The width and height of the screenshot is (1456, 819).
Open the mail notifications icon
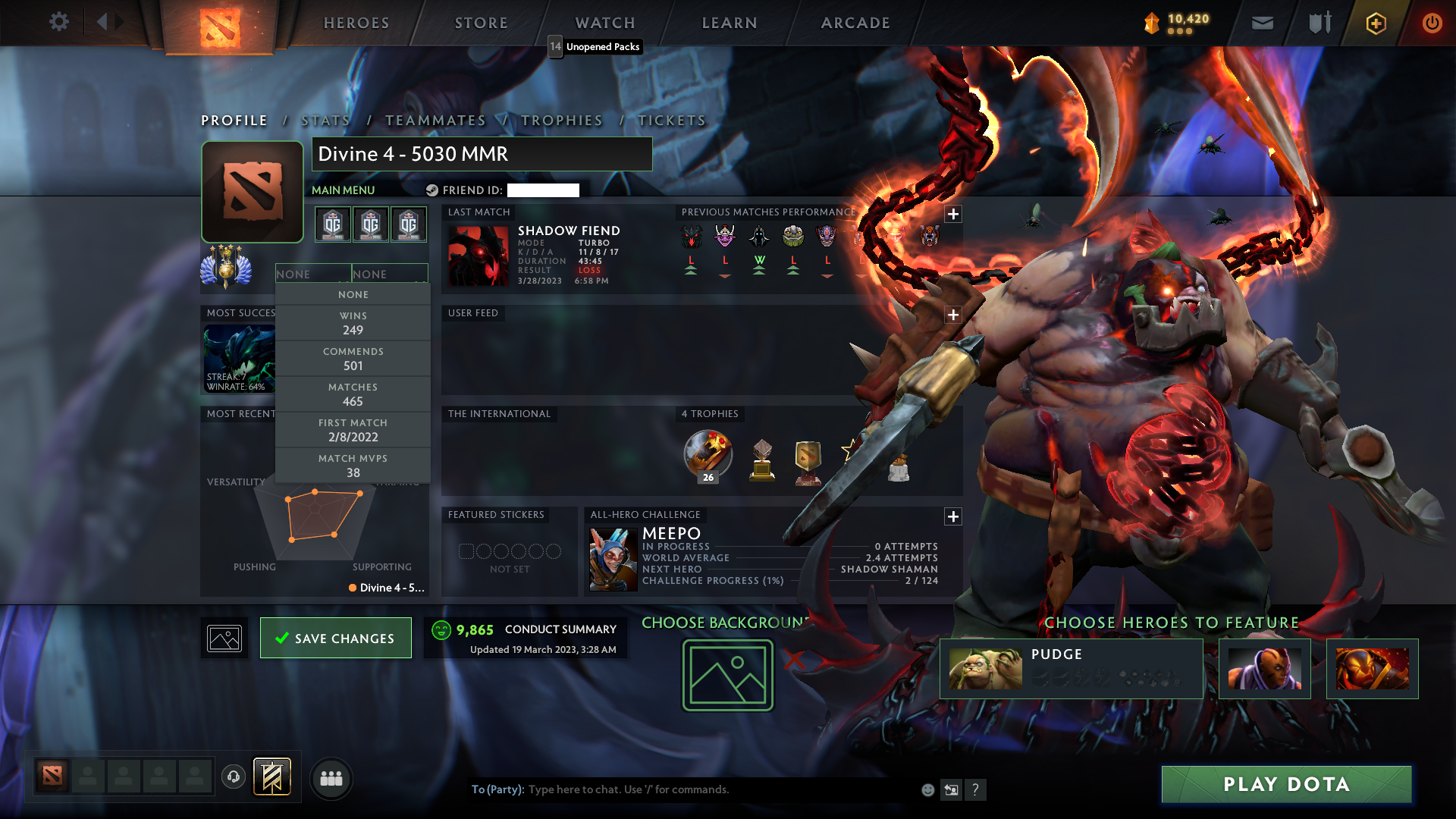(1262, 23)
